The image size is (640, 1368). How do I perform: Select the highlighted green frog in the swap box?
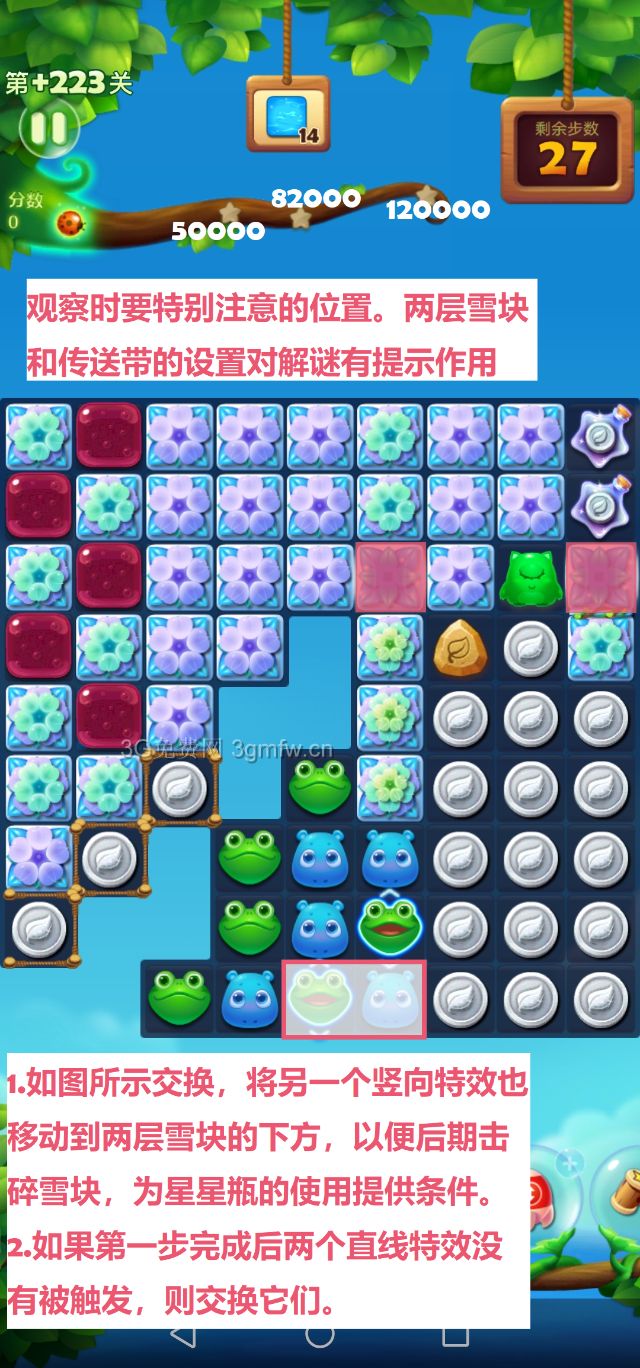pos(319,999)
